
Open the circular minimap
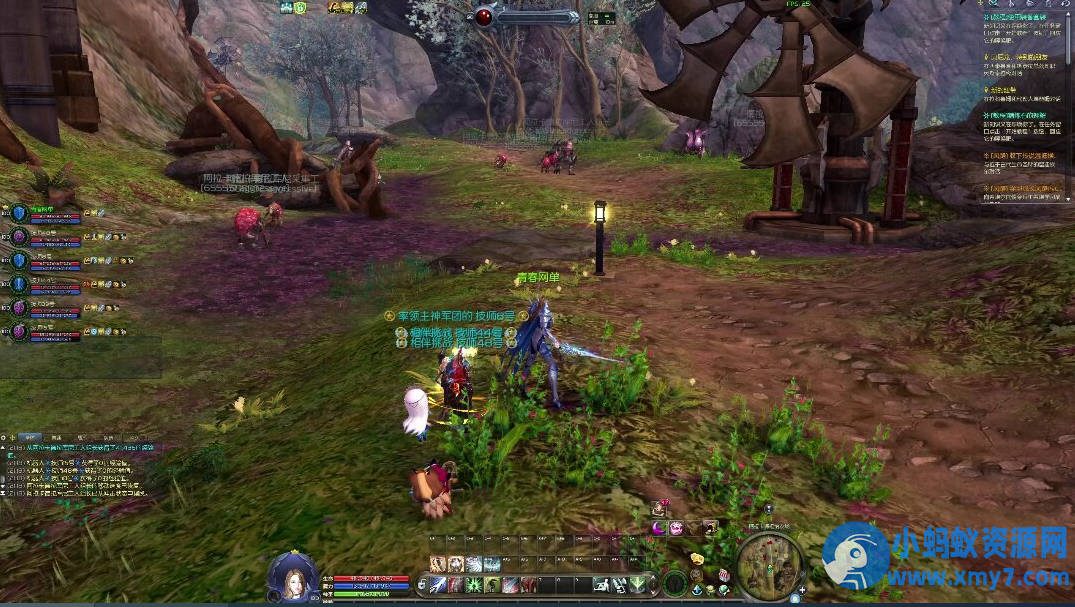[x=769, y=566]
